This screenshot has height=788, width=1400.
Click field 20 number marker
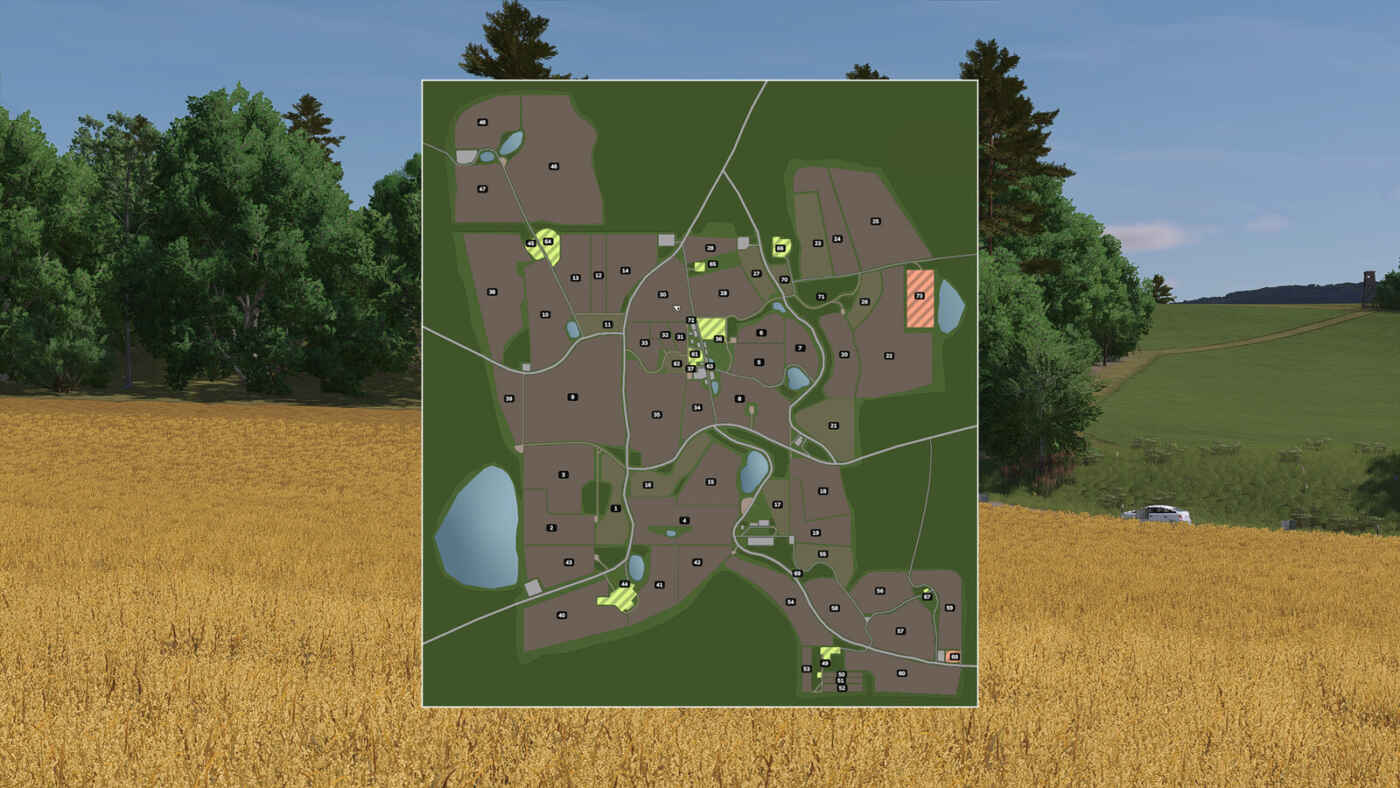(x=844, y=354)
